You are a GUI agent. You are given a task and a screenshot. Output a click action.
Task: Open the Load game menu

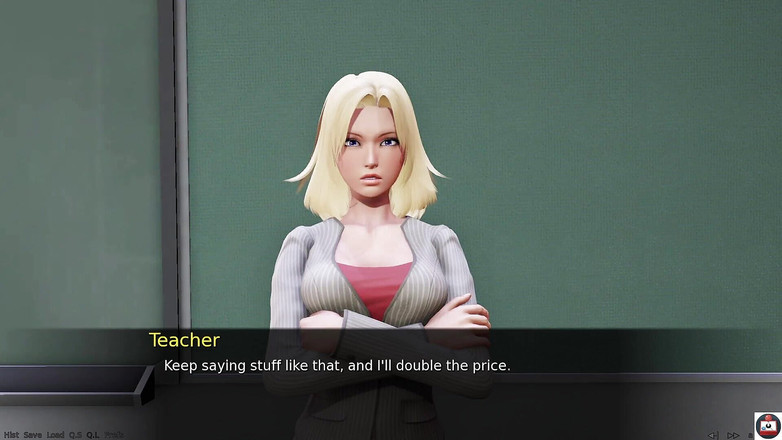[x=55, y=435]
